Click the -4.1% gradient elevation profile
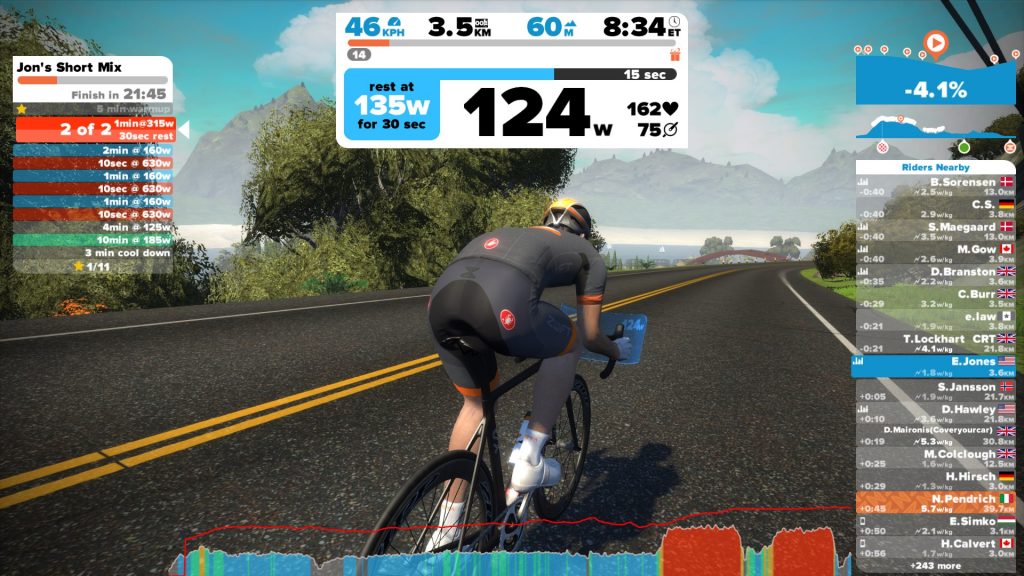 (x=935, y=89)
